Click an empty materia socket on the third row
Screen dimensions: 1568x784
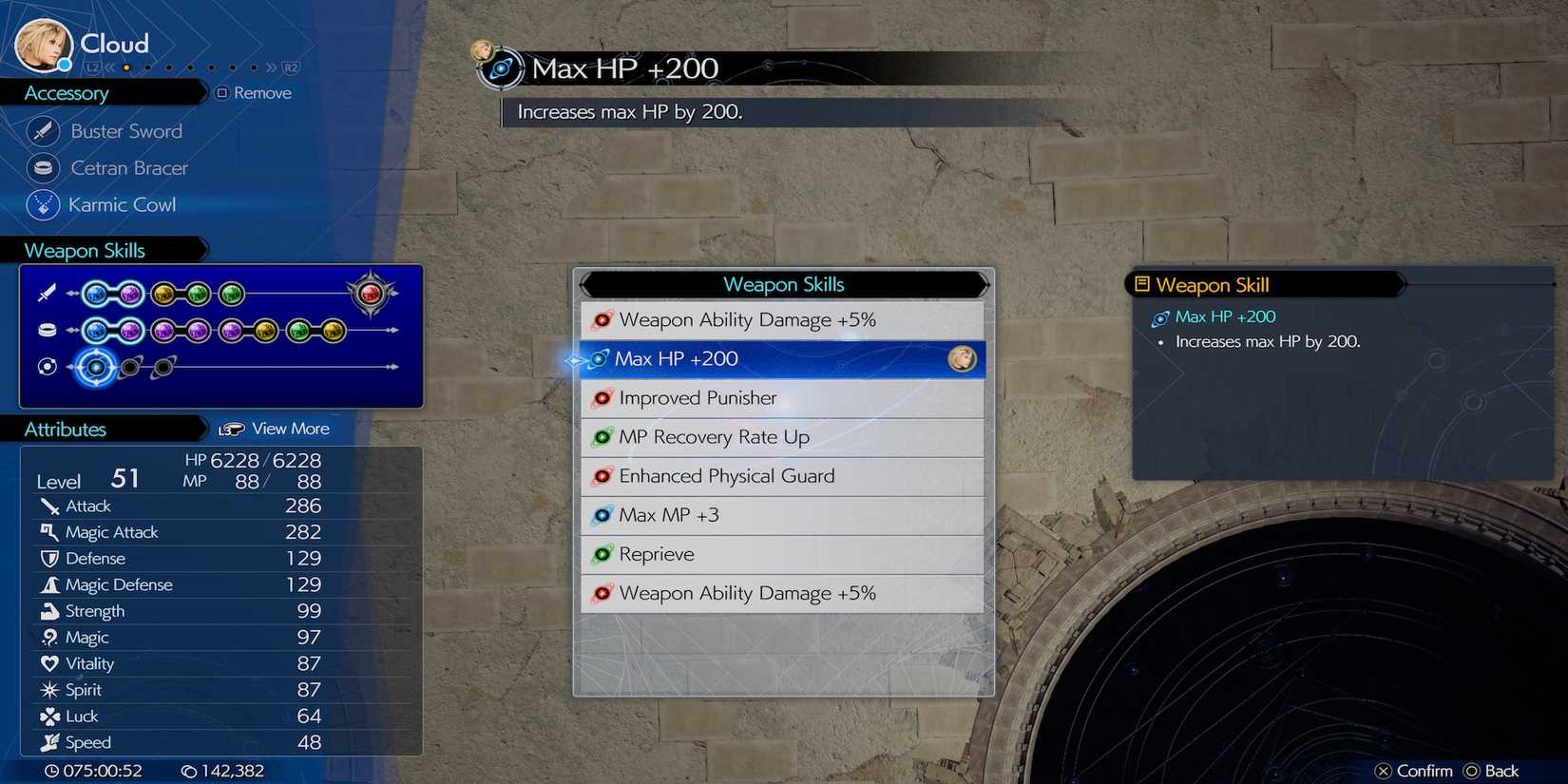coord(130,368)
